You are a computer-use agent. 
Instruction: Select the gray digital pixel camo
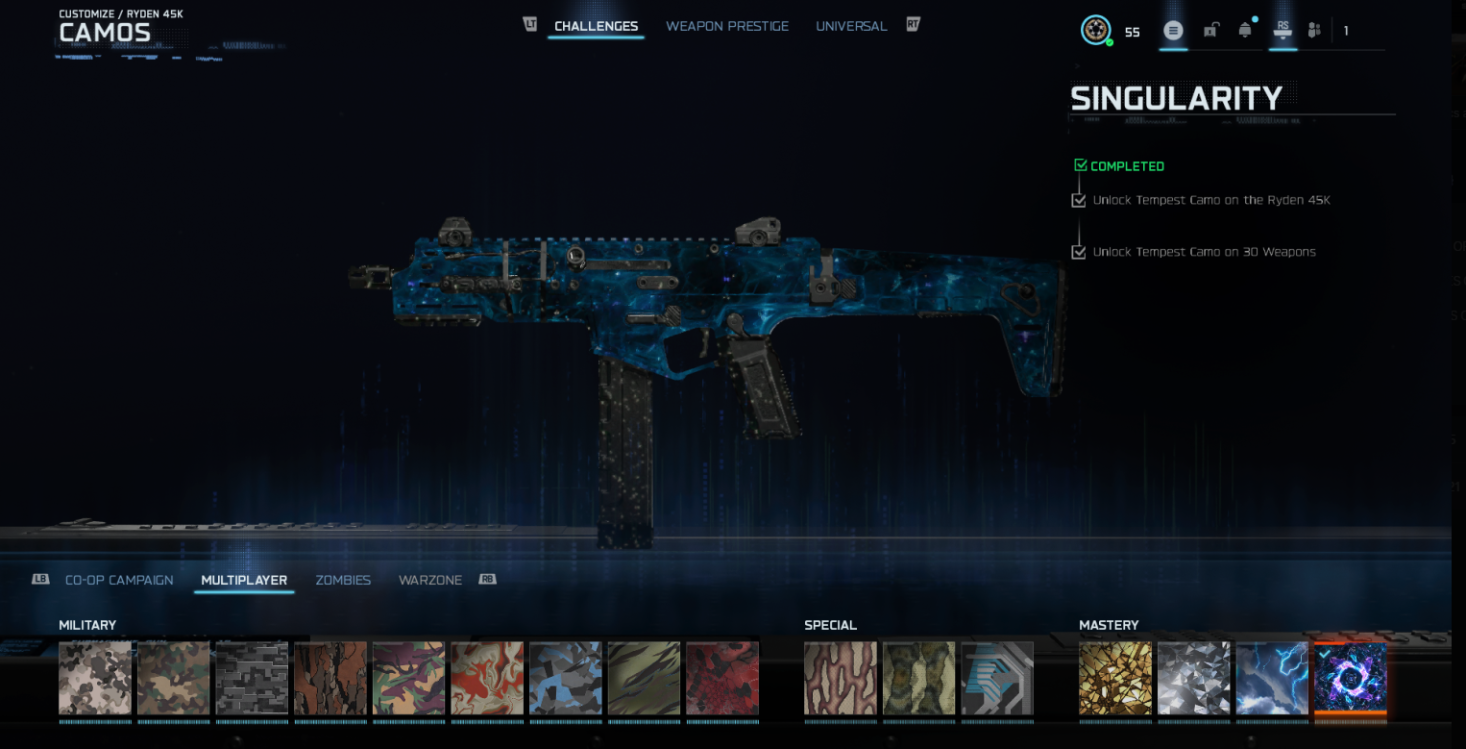tap(252, 678)
